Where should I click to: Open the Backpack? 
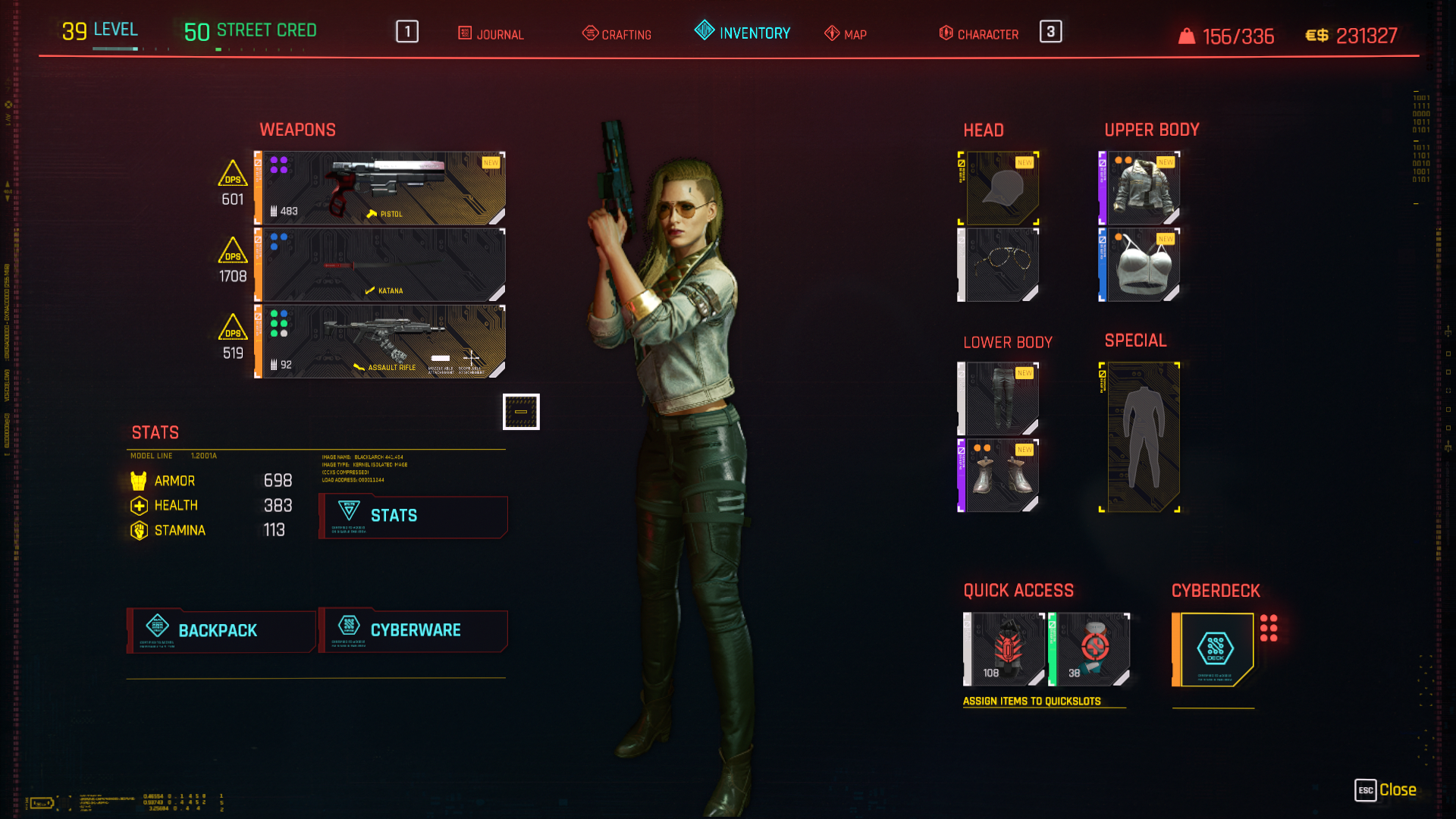click(221, 630)
